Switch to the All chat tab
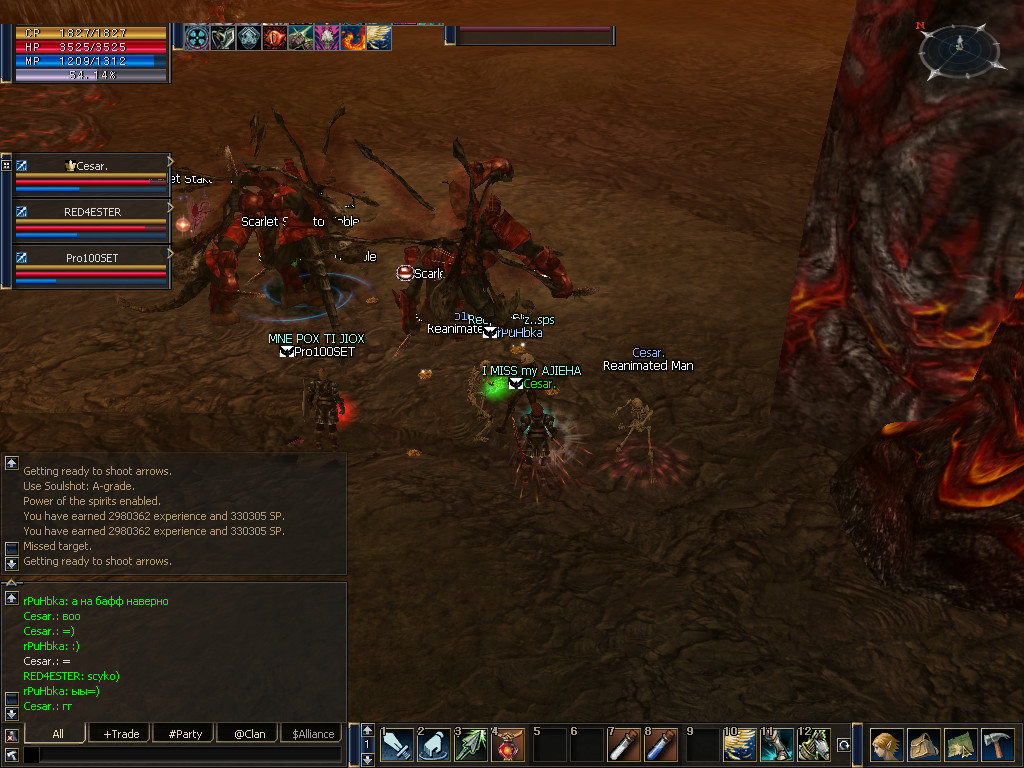Image resolution: width=1024 pixels, height=768 pixels. (57, 733)
